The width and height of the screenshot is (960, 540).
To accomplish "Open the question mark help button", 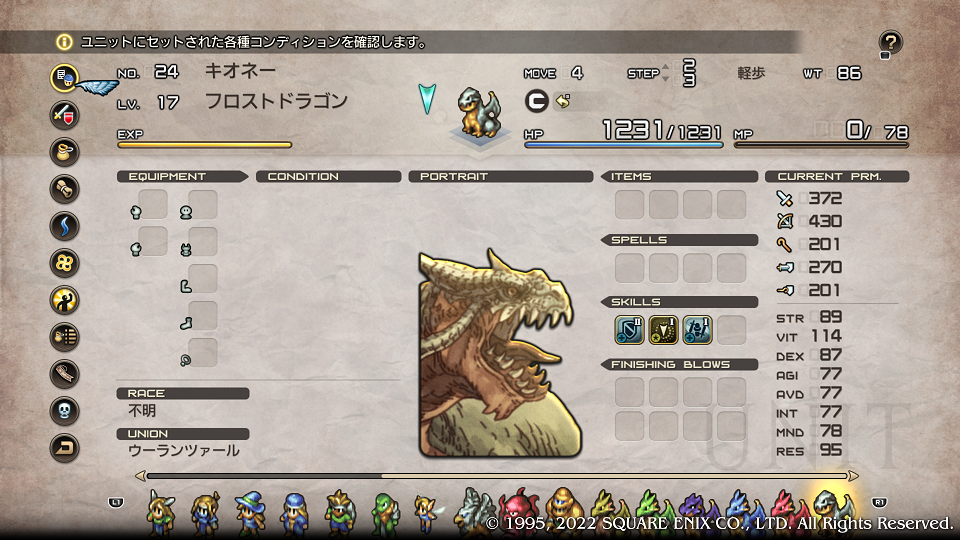I will point(891,42).
